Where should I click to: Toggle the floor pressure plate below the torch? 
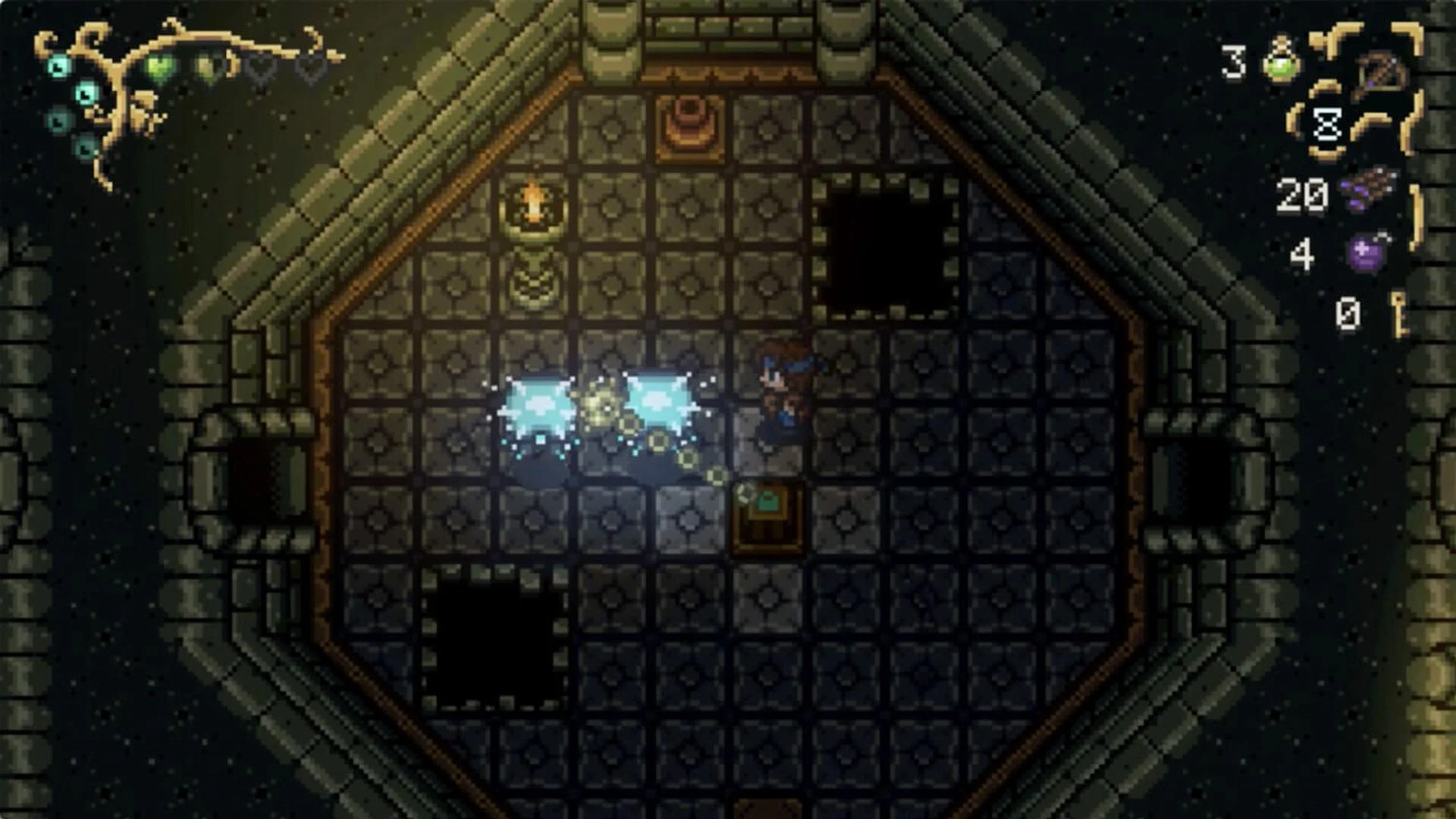point(535,278)
